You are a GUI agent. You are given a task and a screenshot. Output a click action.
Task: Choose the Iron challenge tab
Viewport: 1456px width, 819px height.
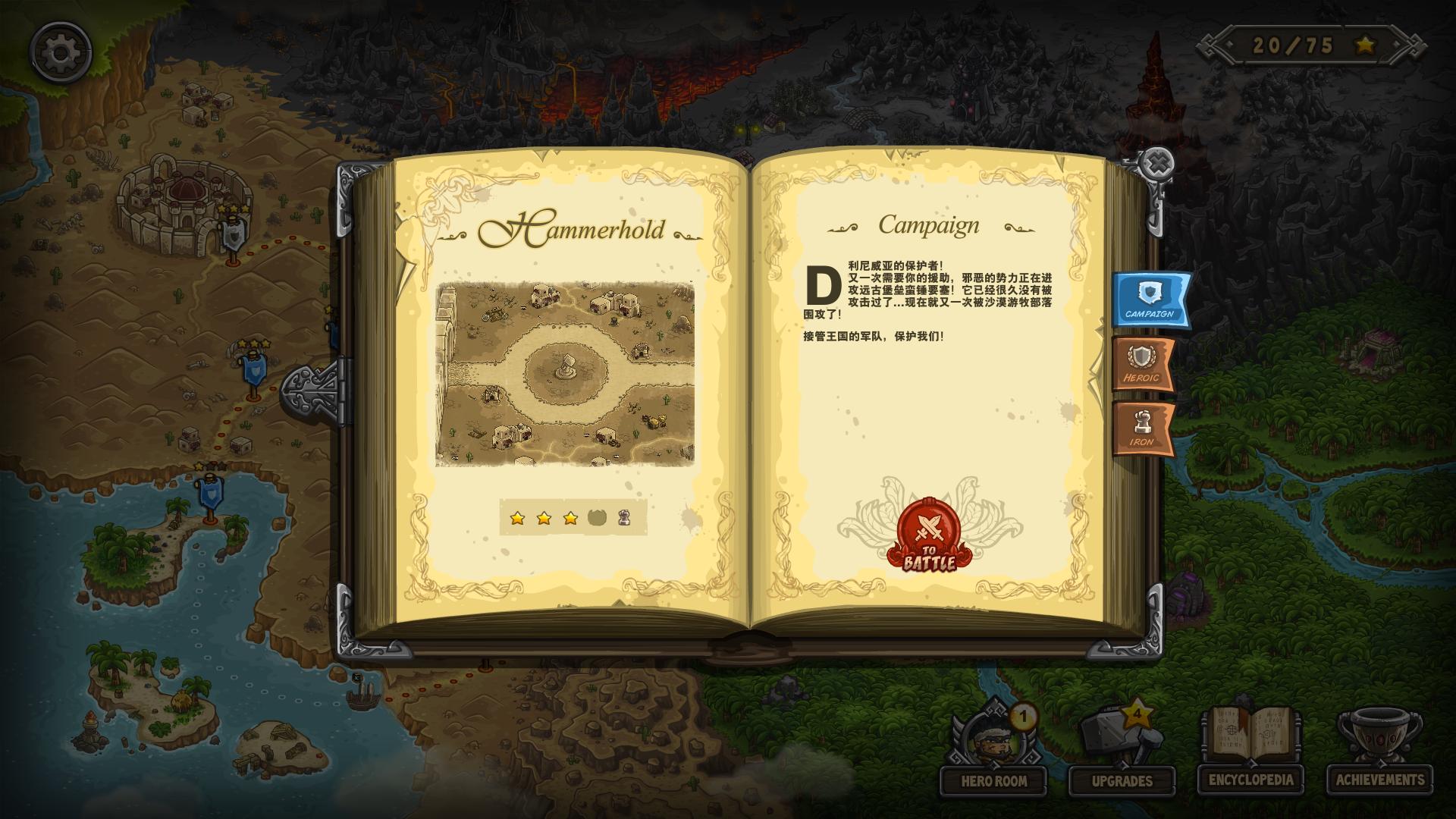[x=1142, y=428]
